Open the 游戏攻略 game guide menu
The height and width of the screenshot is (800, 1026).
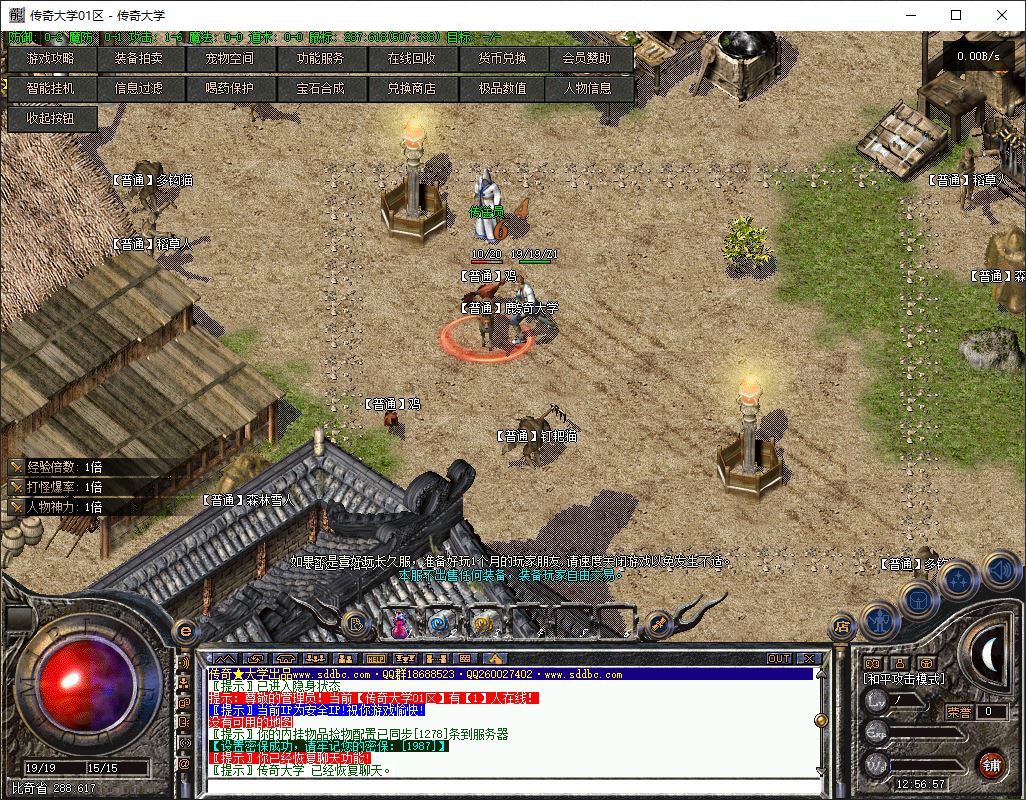[x=52, y=58]
